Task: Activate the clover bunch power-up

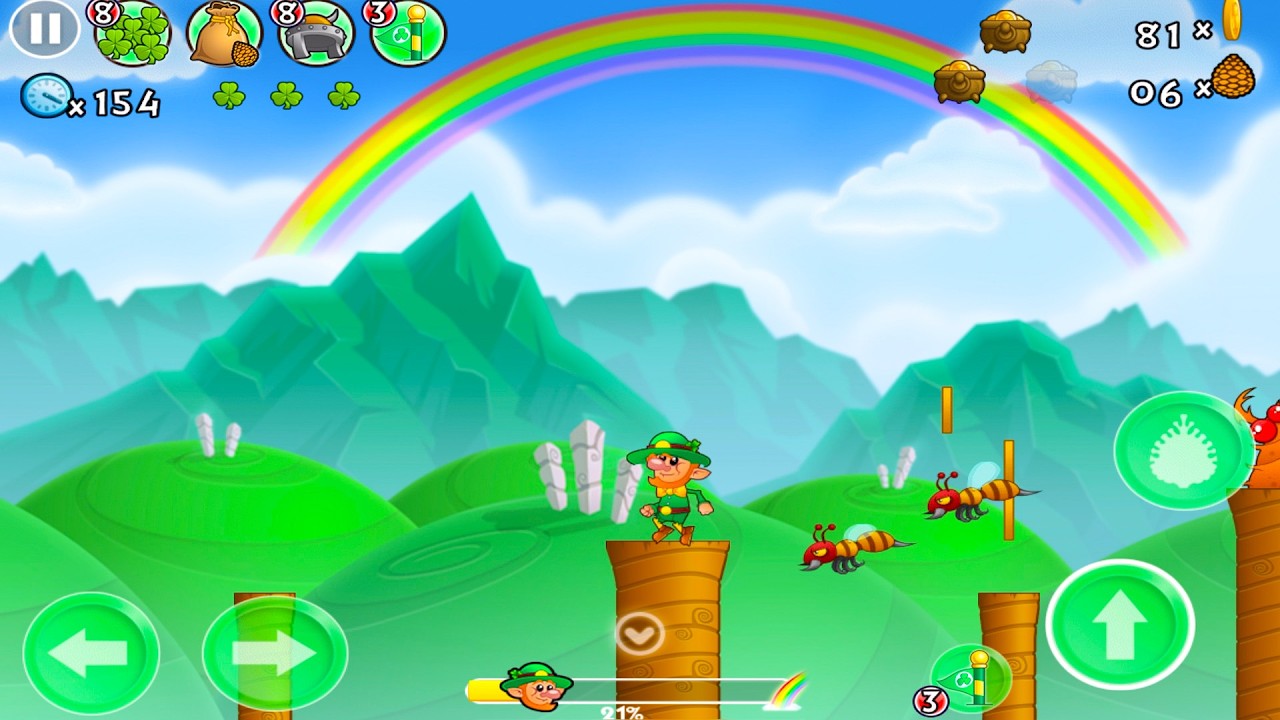Action: (133, 33)
